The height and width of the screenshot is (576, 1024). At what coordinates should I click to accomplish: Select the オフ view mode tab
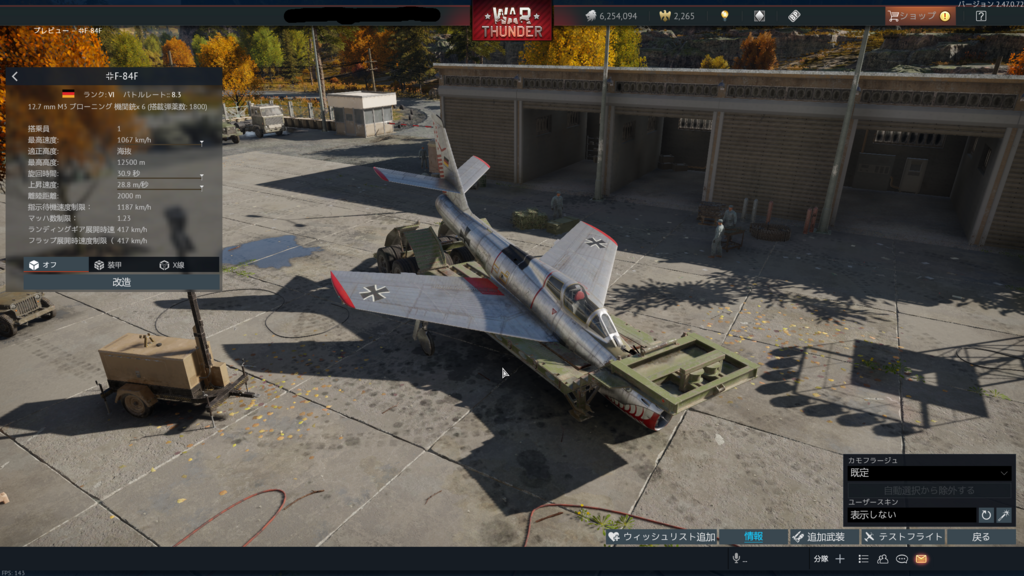(x=43, y=265)
